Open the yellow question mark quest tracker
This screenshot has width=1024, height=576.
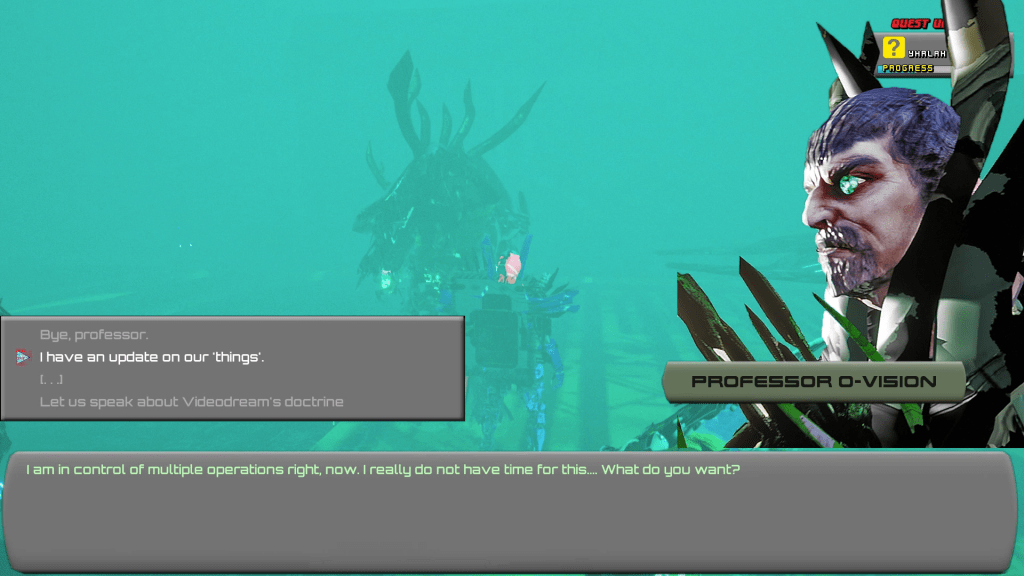[894, 48]
